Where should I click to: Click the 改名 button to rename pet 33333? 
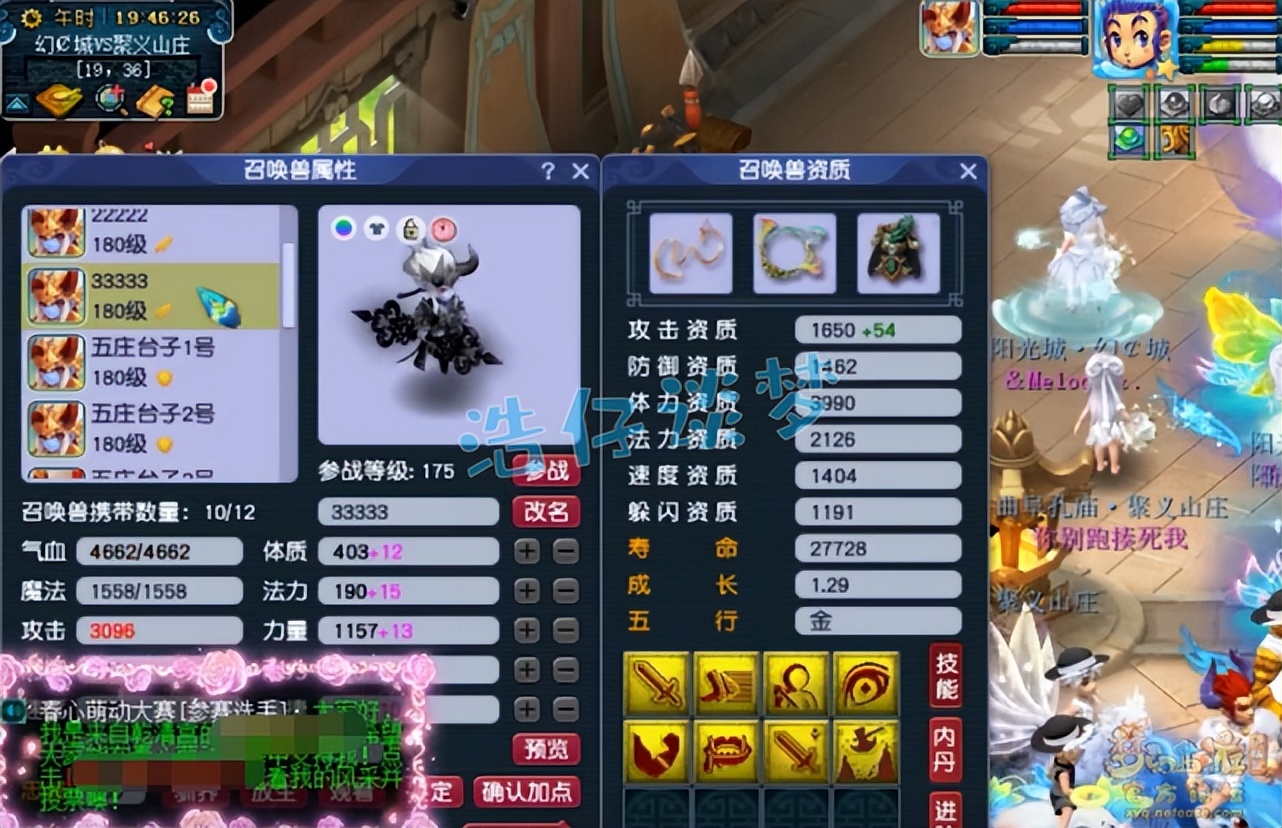point(546,512)
